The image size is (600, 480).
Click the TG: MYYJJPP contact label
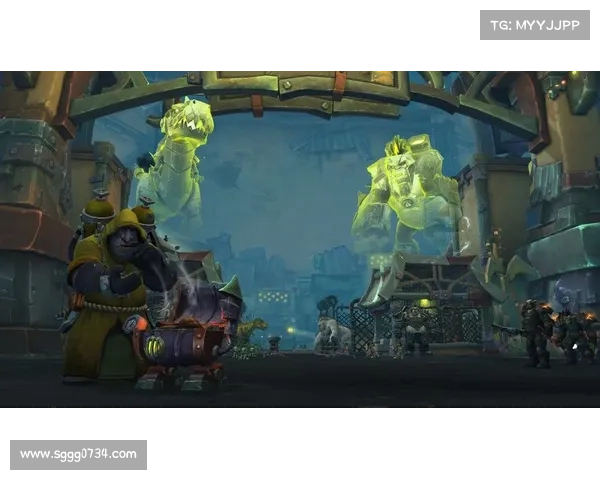pos(535,24)
